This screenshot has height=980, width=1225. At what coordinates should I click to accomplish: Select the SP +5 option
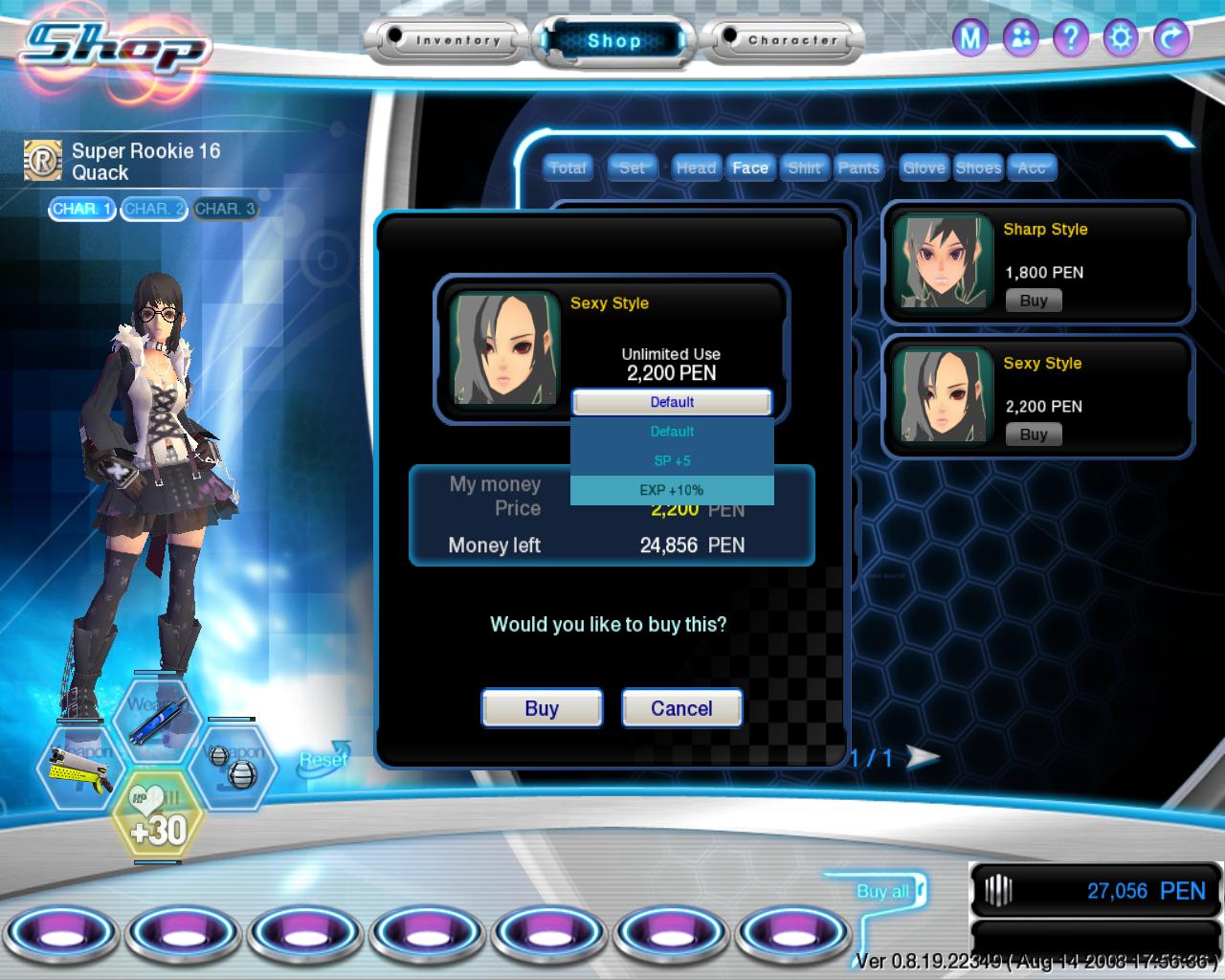[672, 460]
